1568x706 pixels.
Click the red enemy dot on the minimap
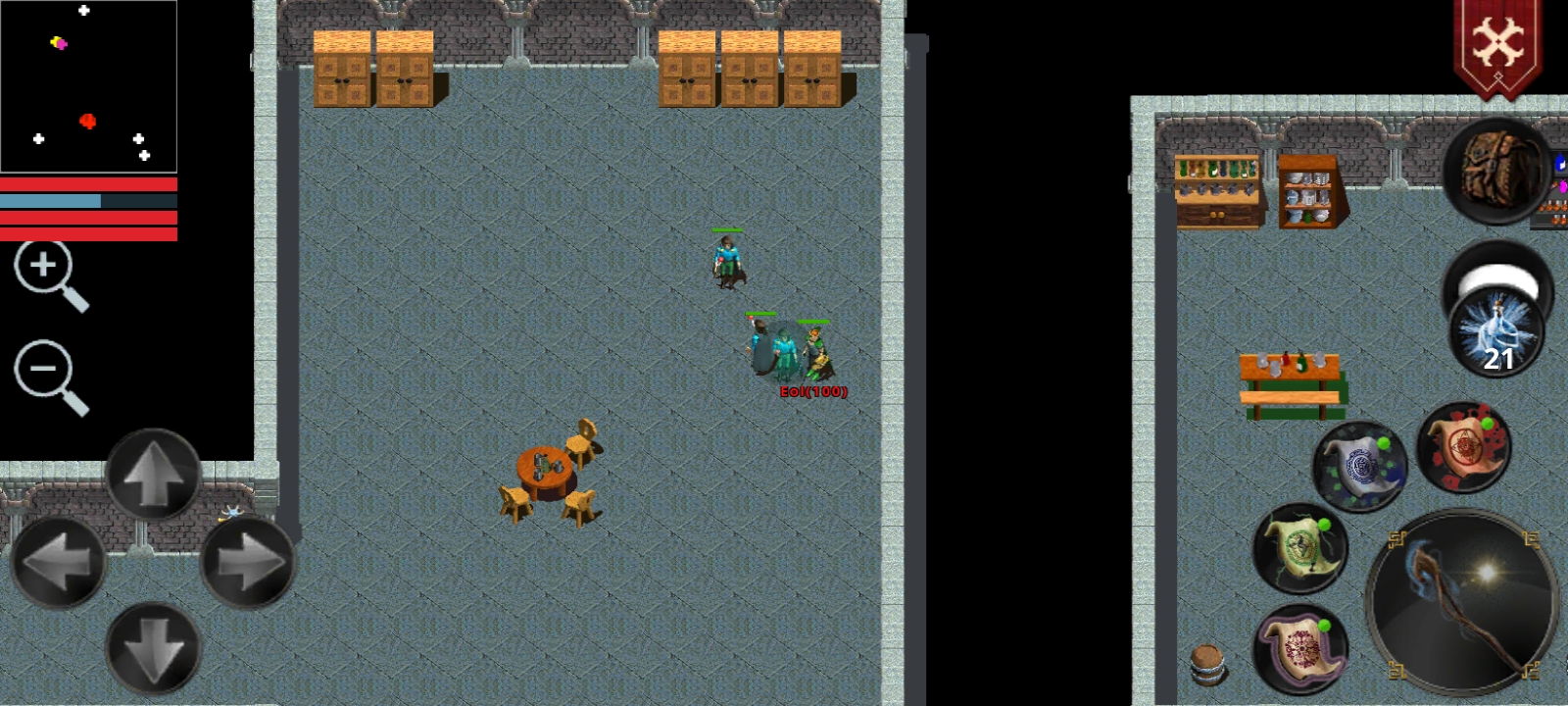click(88, 120)
